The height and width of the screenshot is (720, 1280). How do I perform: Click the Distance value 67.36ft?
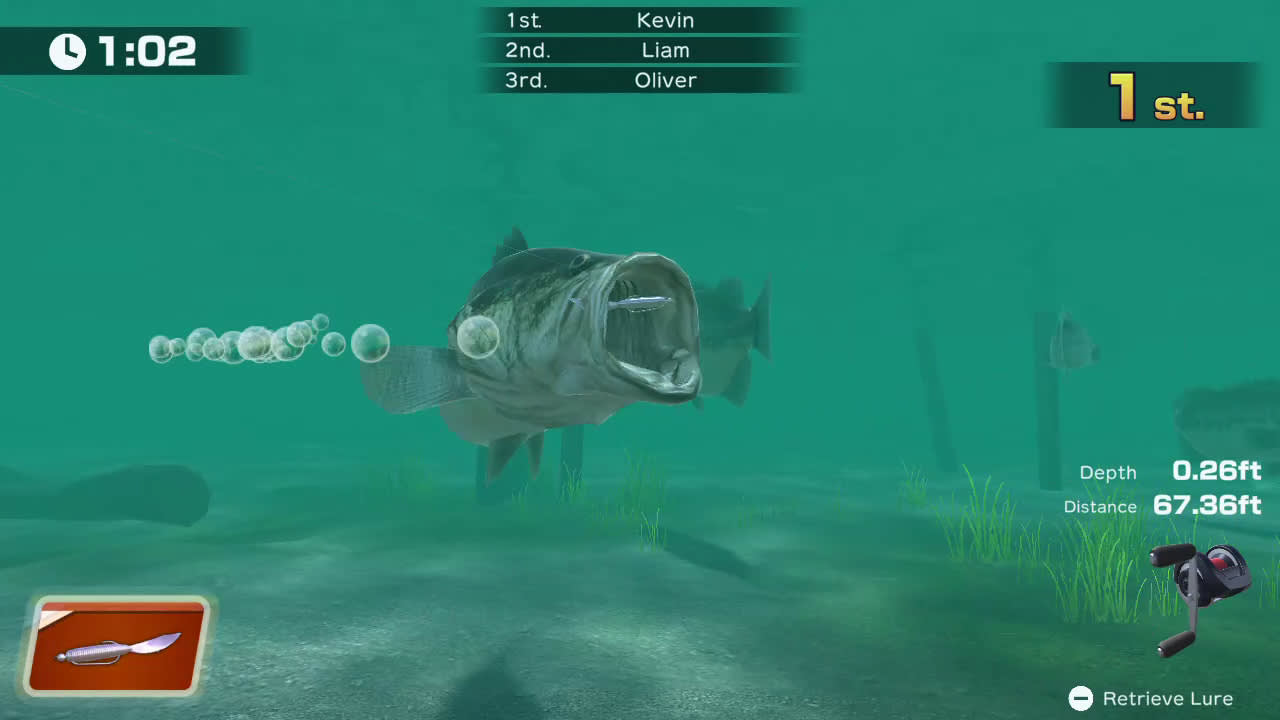click(1206, 506)
